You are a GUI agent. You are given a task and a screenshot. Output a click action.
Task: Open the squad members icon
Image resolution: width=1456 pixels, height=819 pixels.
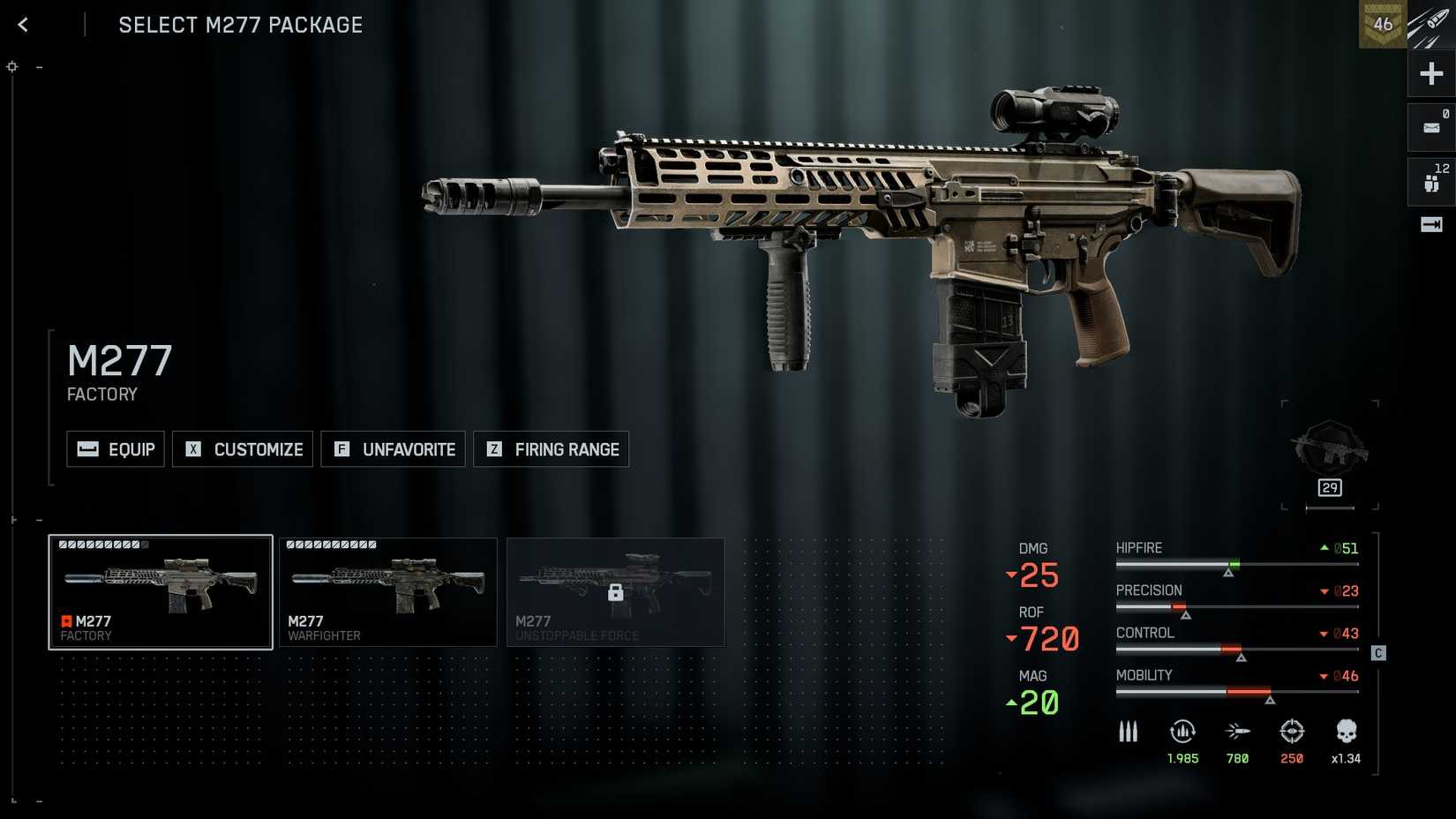click(x=1431, y=181)
